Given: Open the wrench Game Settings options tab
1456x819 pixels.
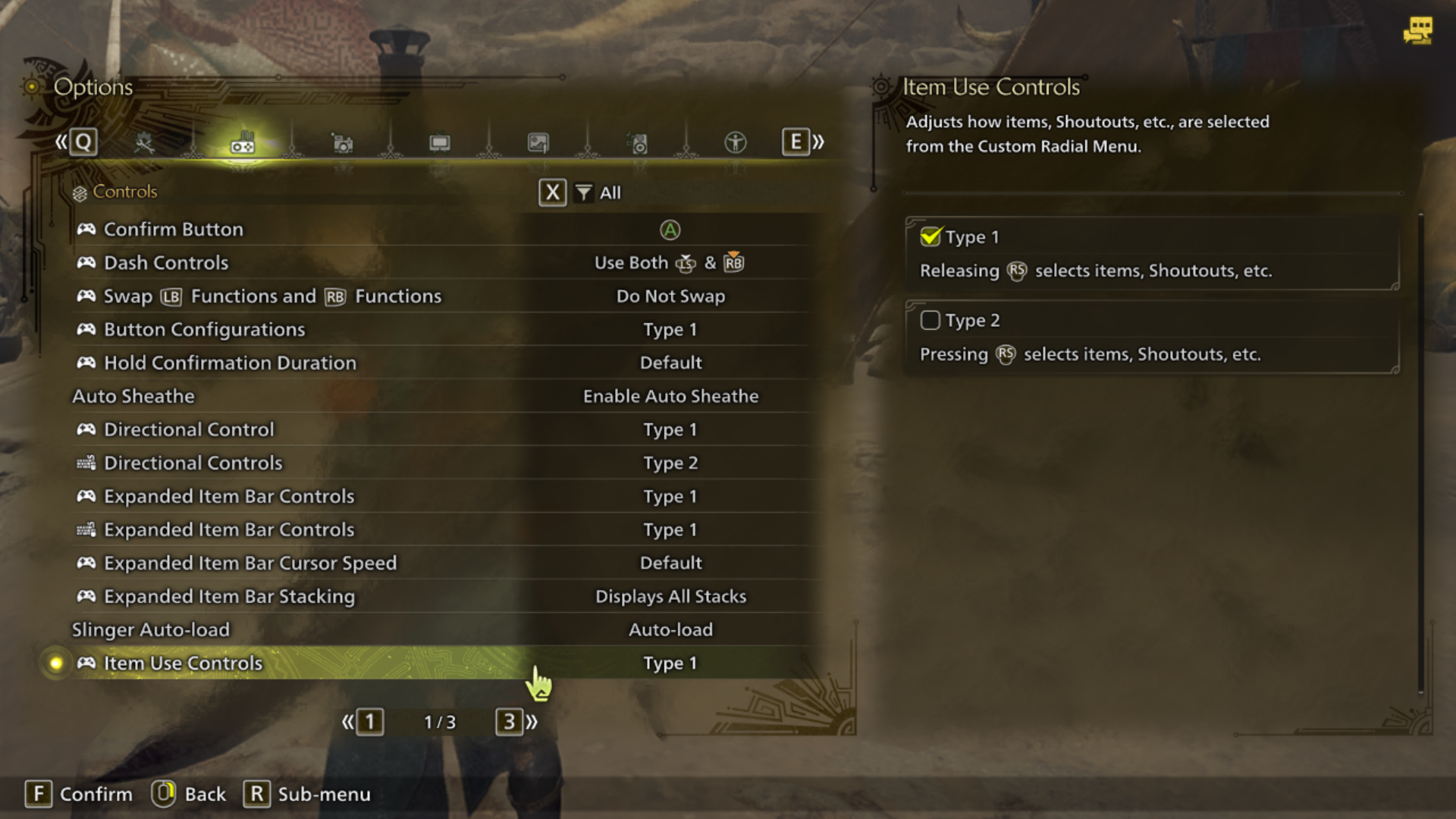Looking at the screenshot, I should pos(144,142).
